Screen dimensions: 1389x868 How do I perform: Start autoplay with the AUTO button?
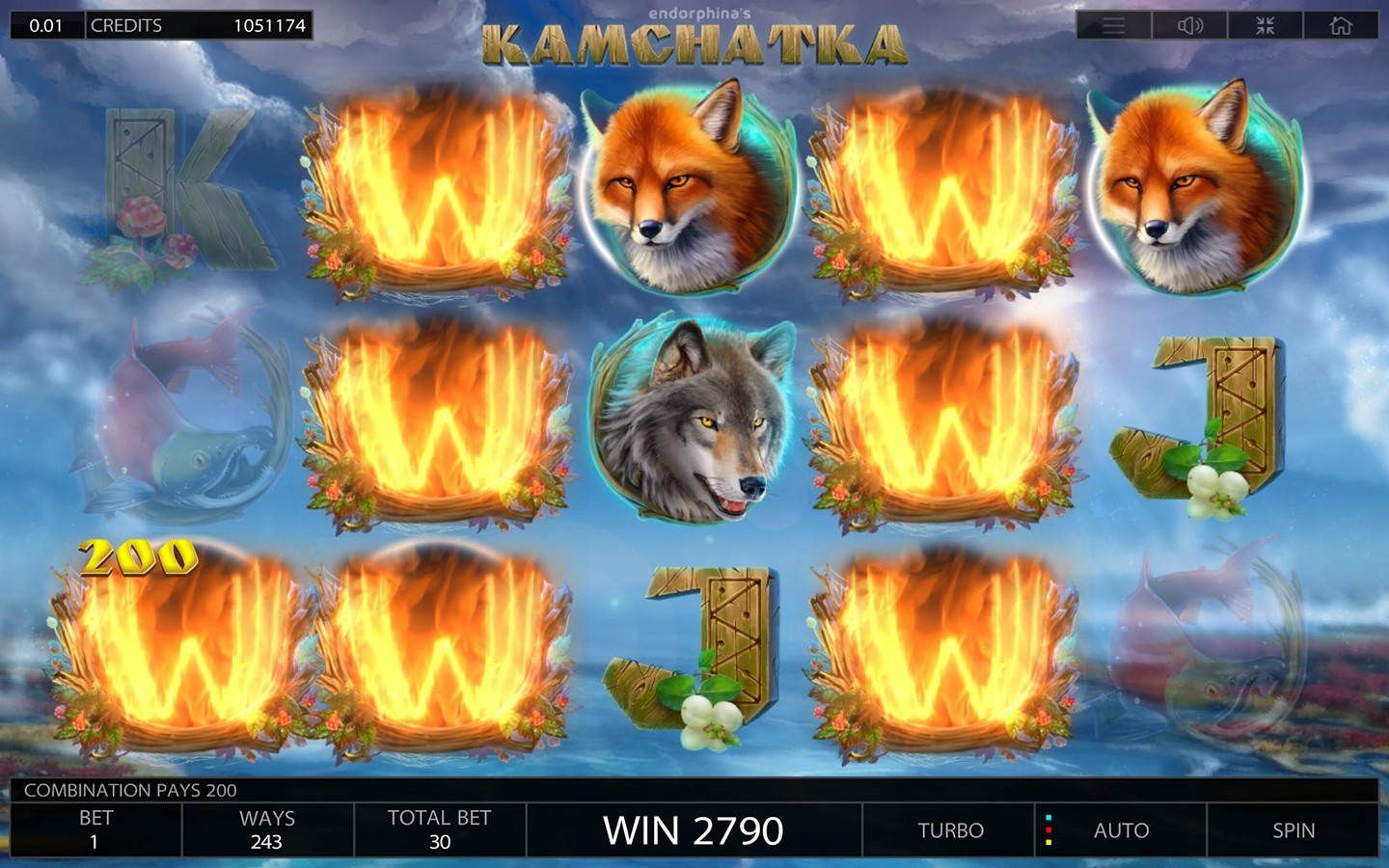(1121, 830)
